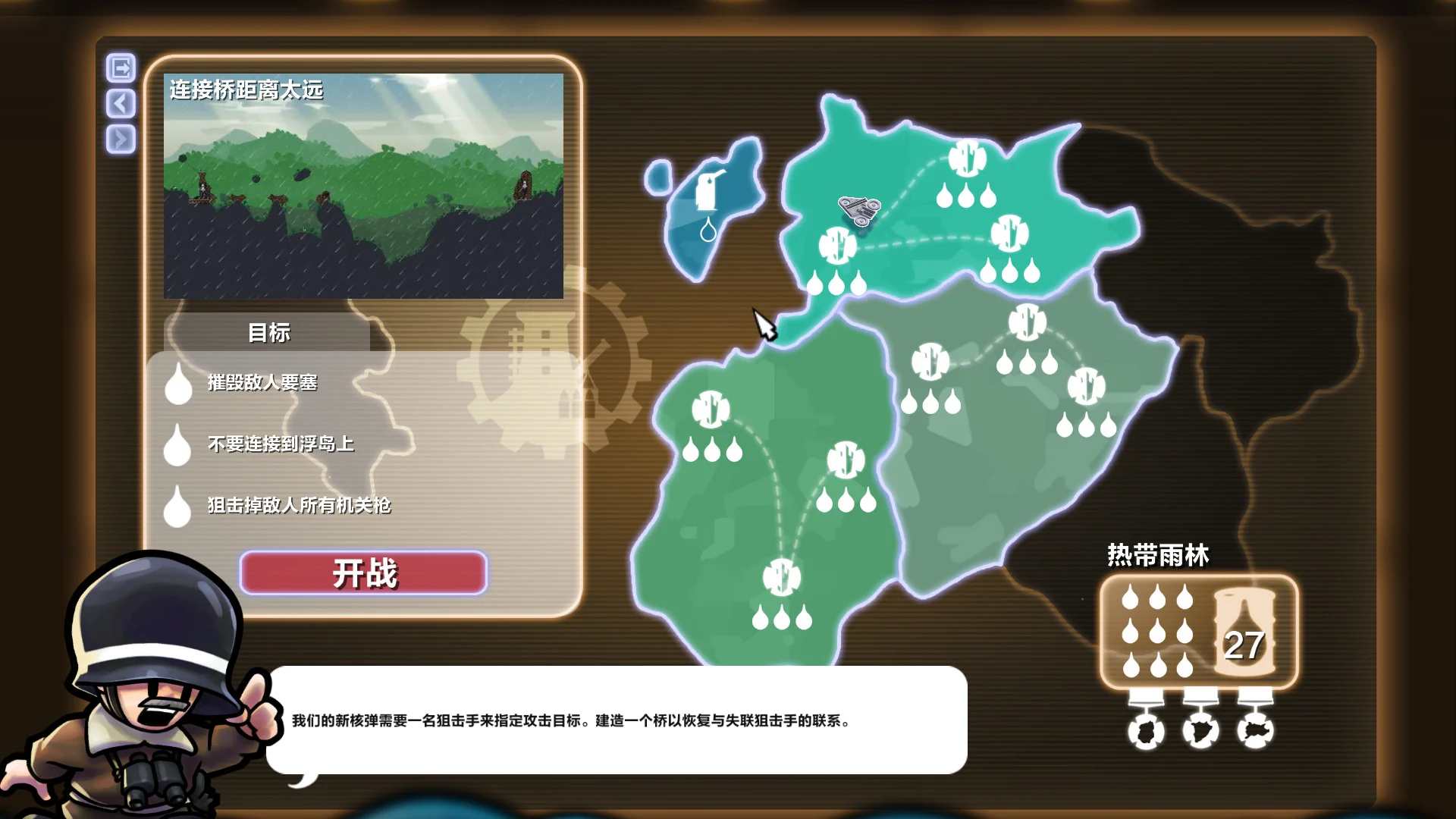The height and width of the screenshot is (819, 1456).
Task: Toggle the droplet next to 不要连接到浮岛上
Action: (178, 447)
